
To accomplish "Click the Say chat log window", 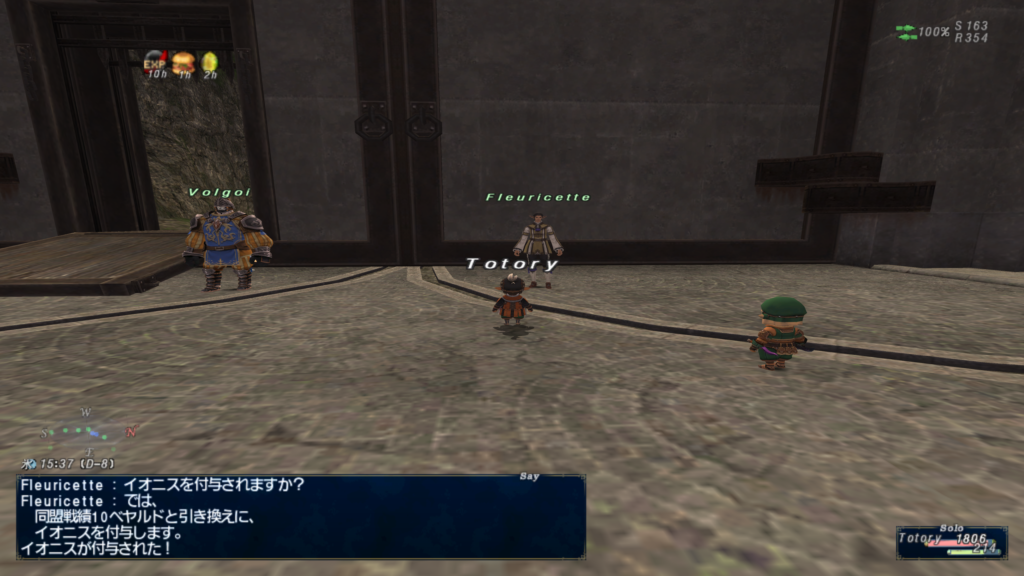I will [300, 515].
